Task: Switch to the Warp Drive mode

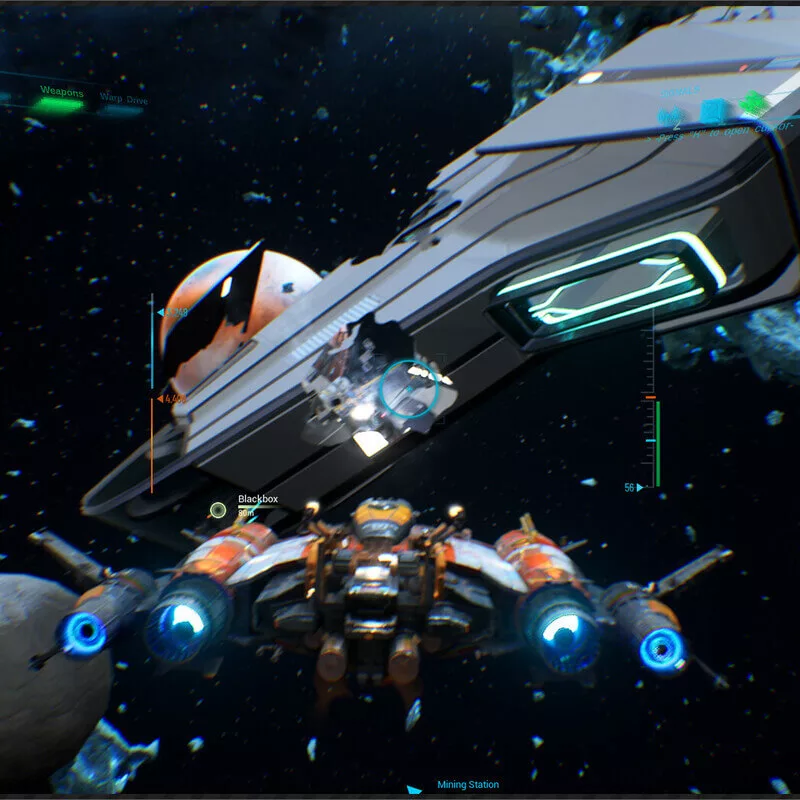Action: (x=121, y=101)
